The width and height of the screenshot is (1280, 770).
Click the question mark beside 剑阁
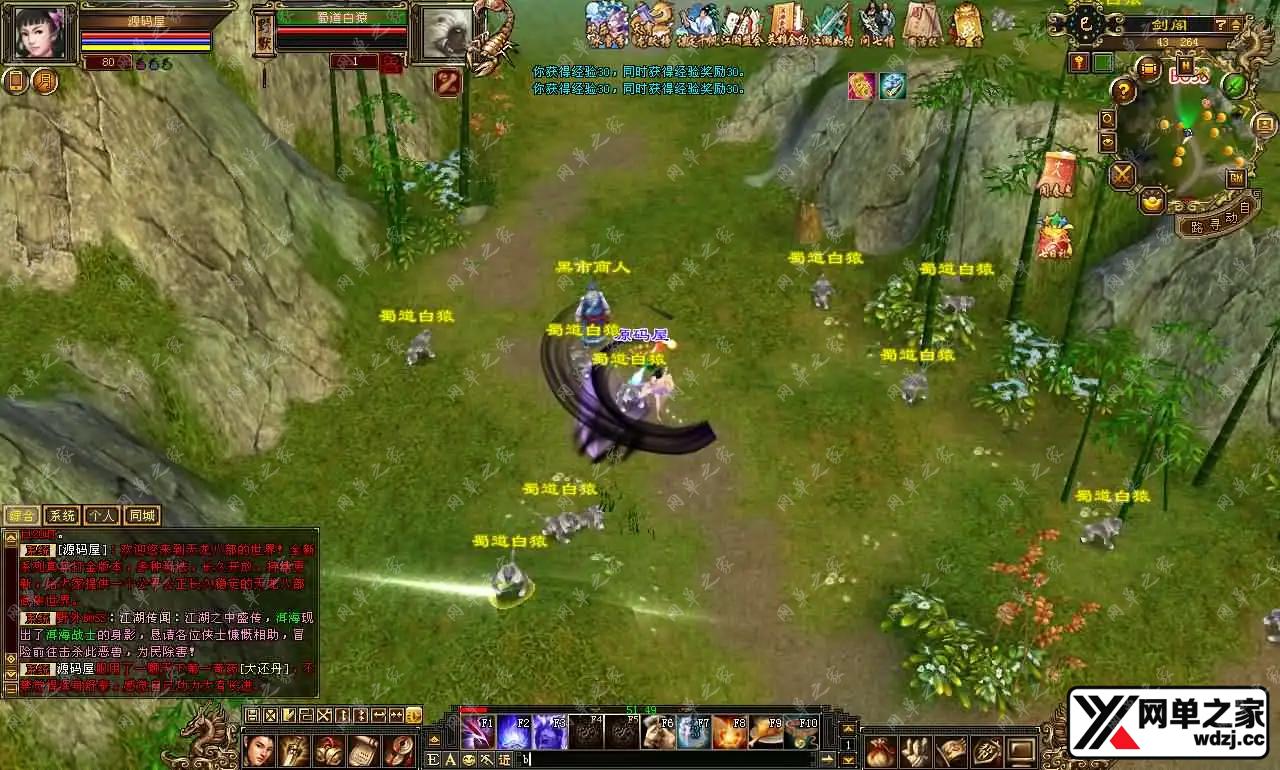(1222, 24)
